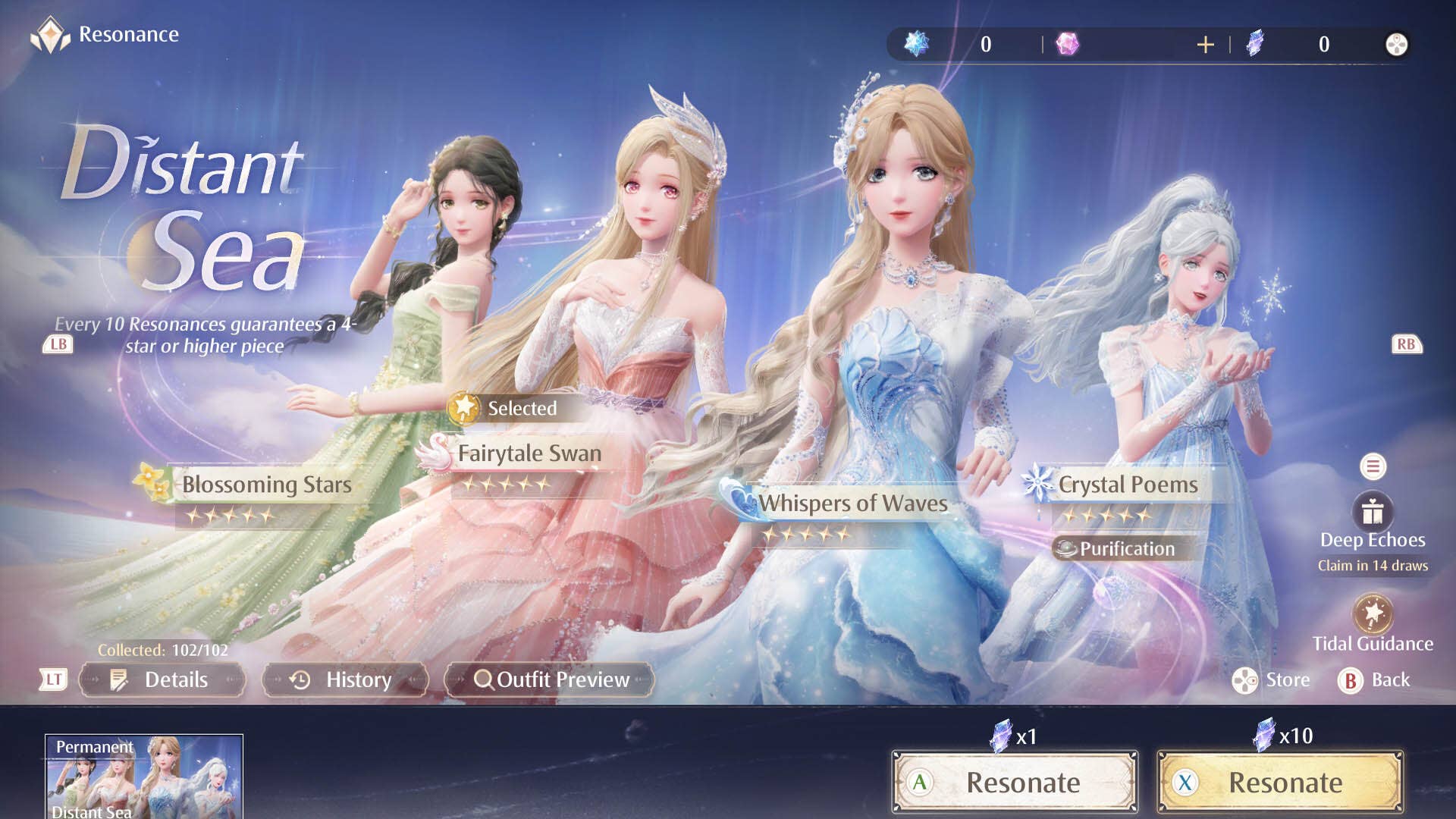Select the Fairytale Swan outfit label
This screenshot has height=819, width=1456.
(x=529, y=453)
